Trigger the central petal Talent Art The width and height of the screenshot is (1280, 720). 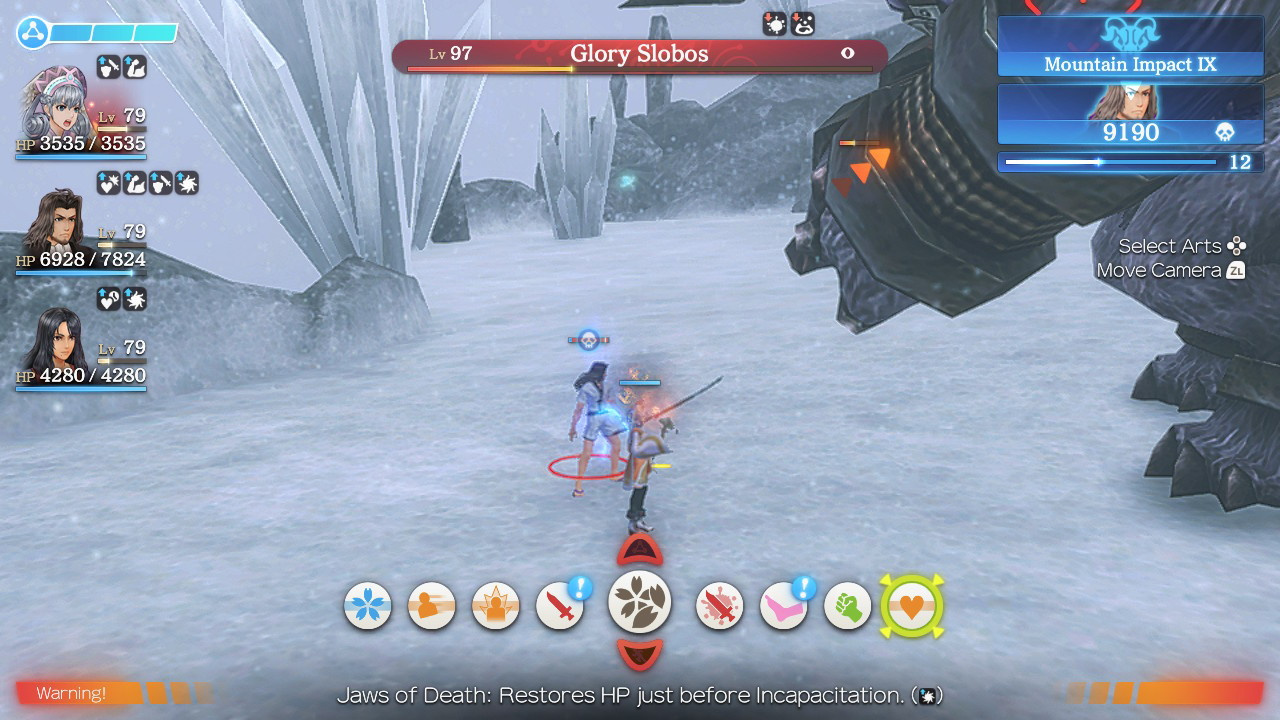pyautogui.click(x=640, y=605)
